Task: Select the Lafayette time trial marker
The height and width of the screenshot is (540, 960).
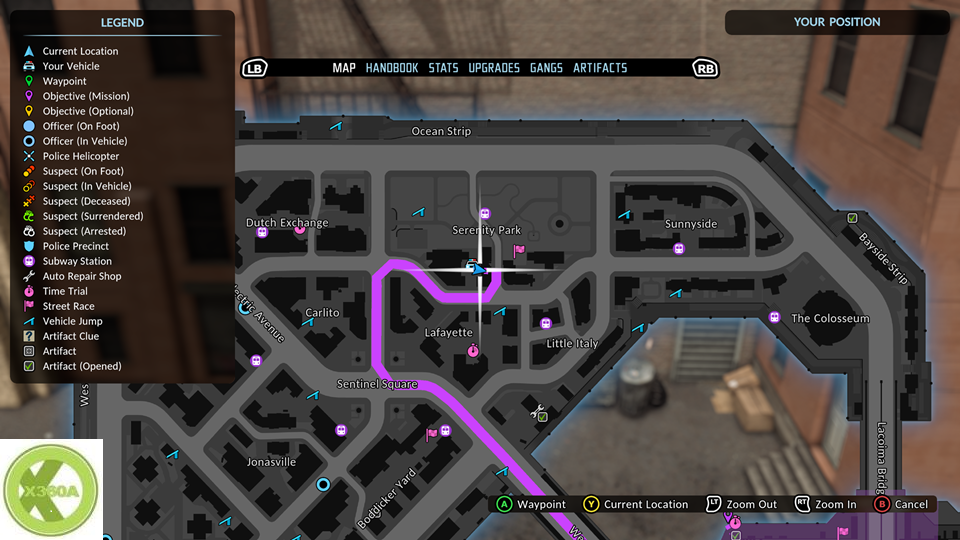Action: (472, 350)
